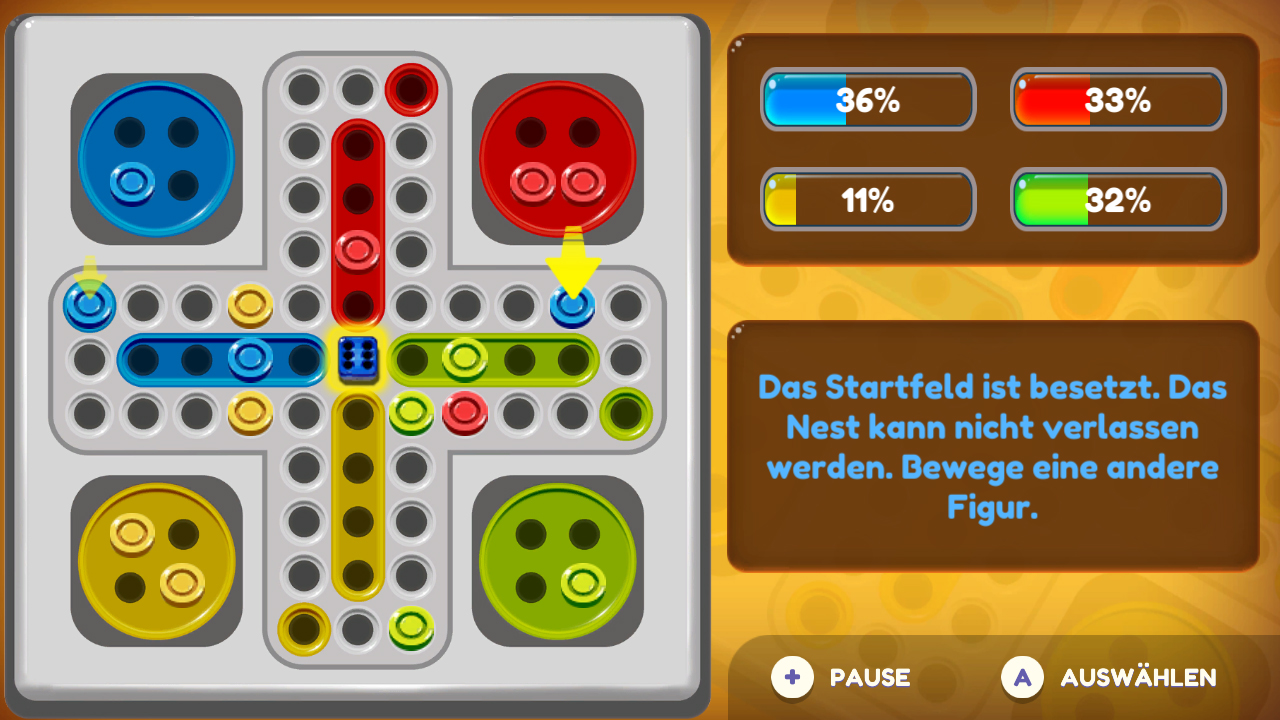Screen dimensions: 1280x720
Task: Select the yellow nest with two tokens
Action: 155,560
